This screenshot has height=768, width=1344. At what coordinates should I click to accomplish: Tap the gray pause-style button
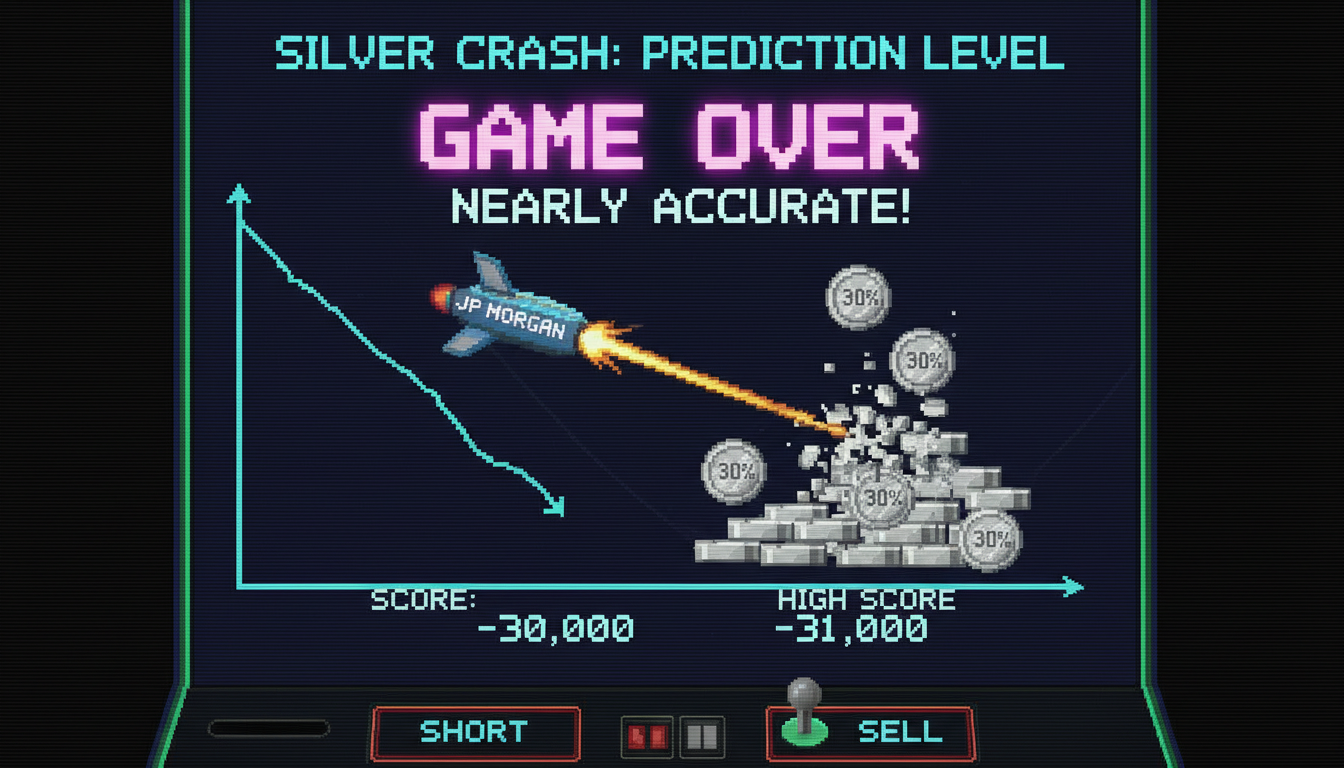pos(702,738)
